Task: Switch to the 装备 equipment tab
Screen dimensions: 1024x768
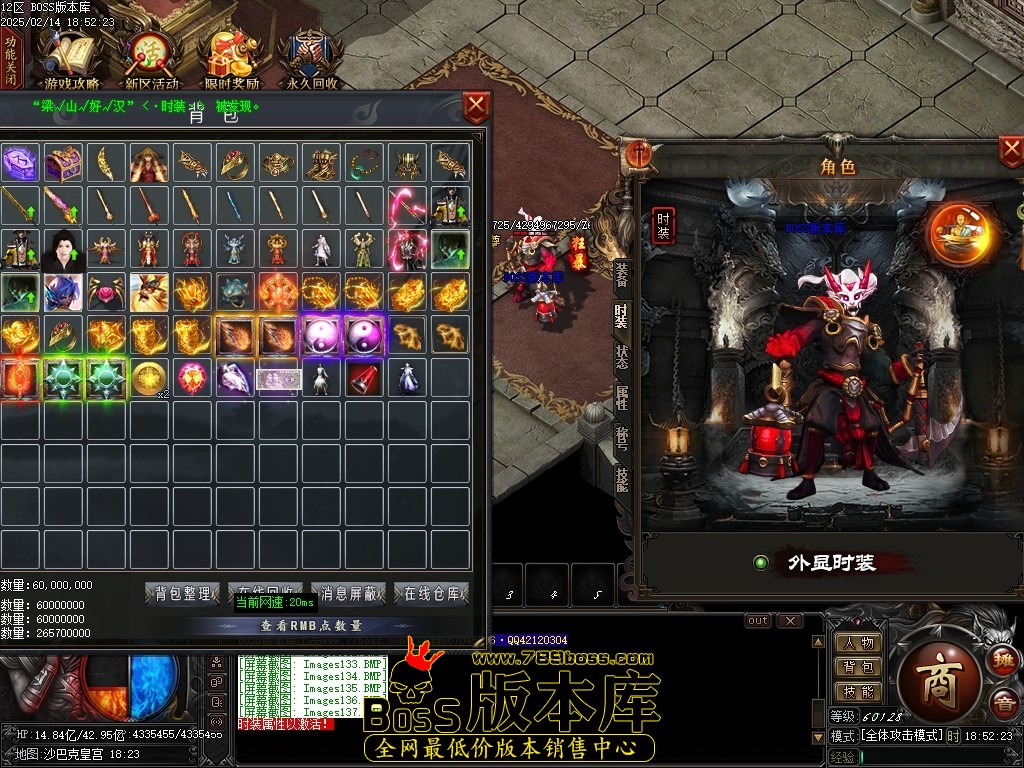Action: point(621,274)
